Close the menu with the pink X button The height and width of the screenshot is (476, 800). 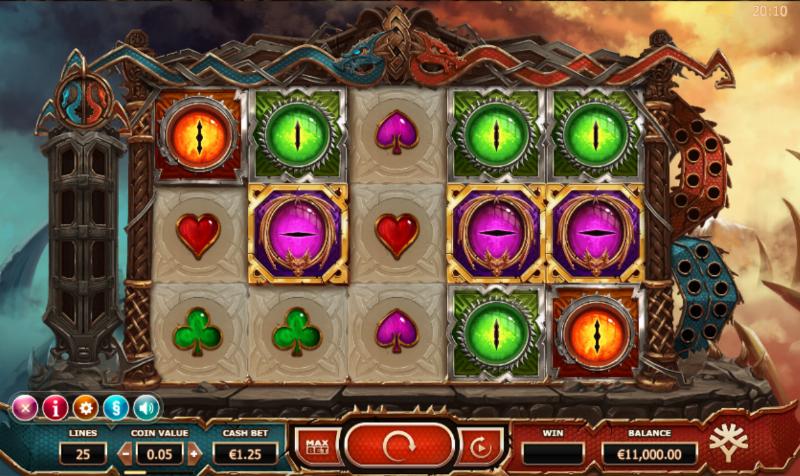click(x=25, y=407)
